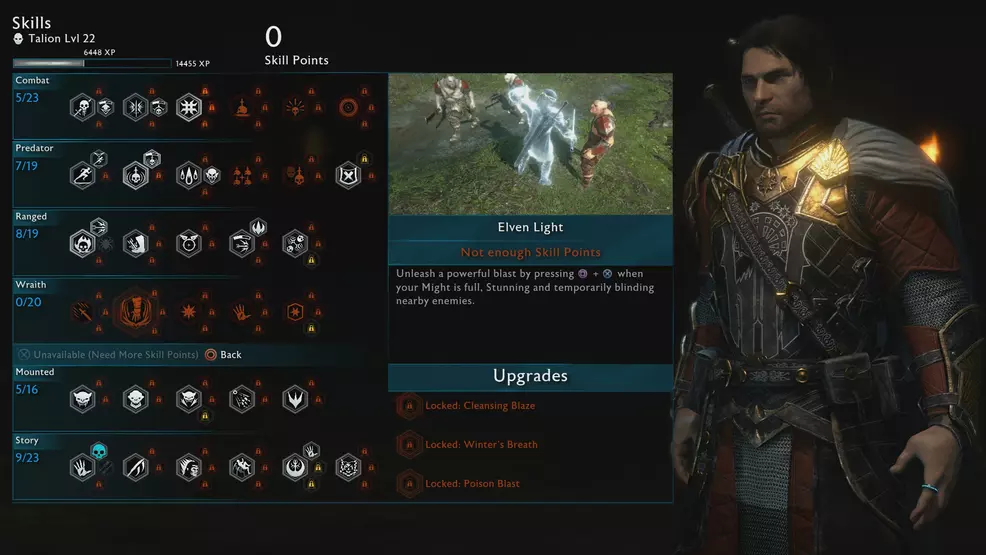
Task: Choose the skull-and-sword skill in Combat row
Action: (x=82, y=107)
